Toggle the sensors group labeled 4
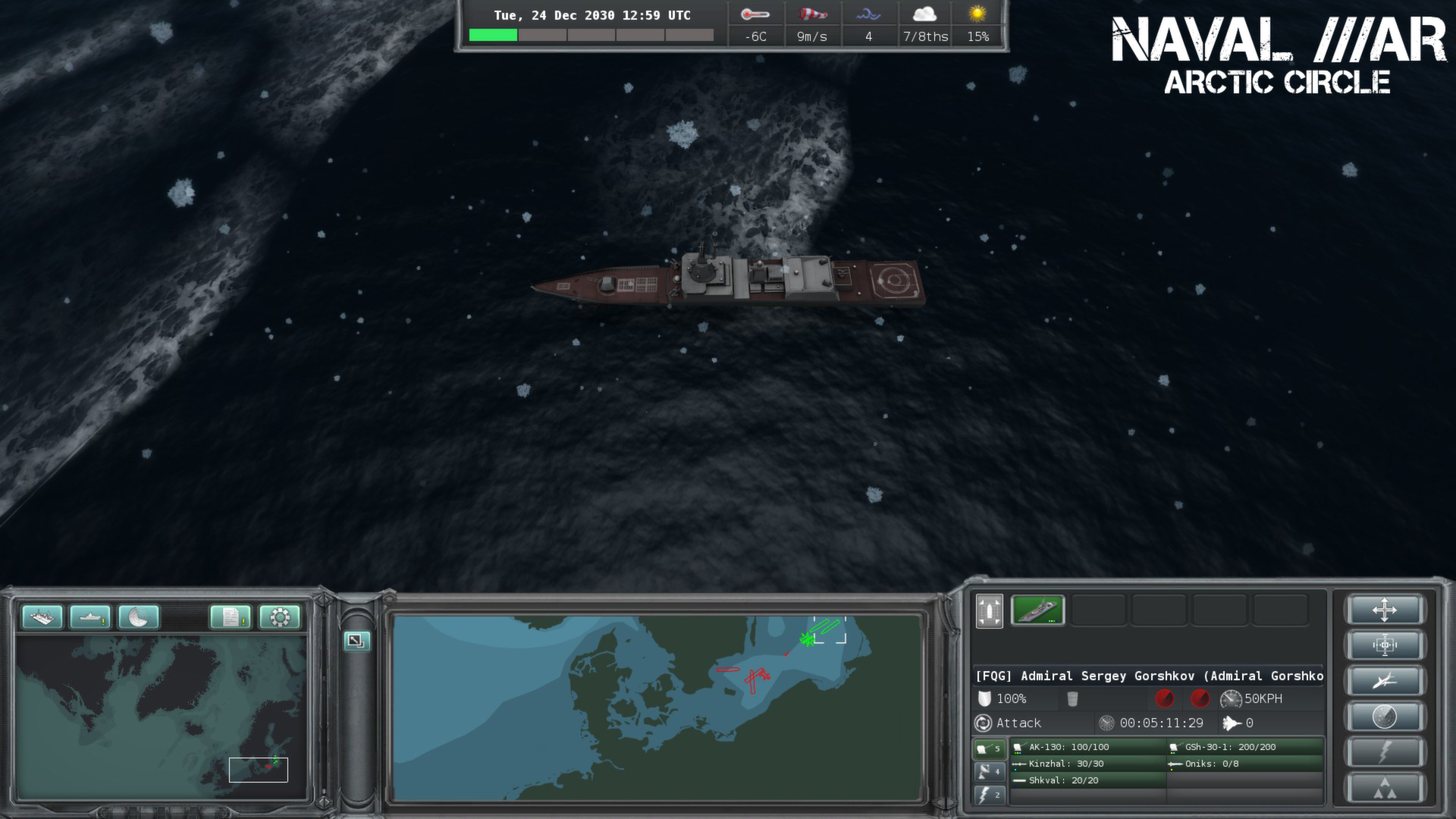Screen dimensions: 1456x819 tap(990, 772)
